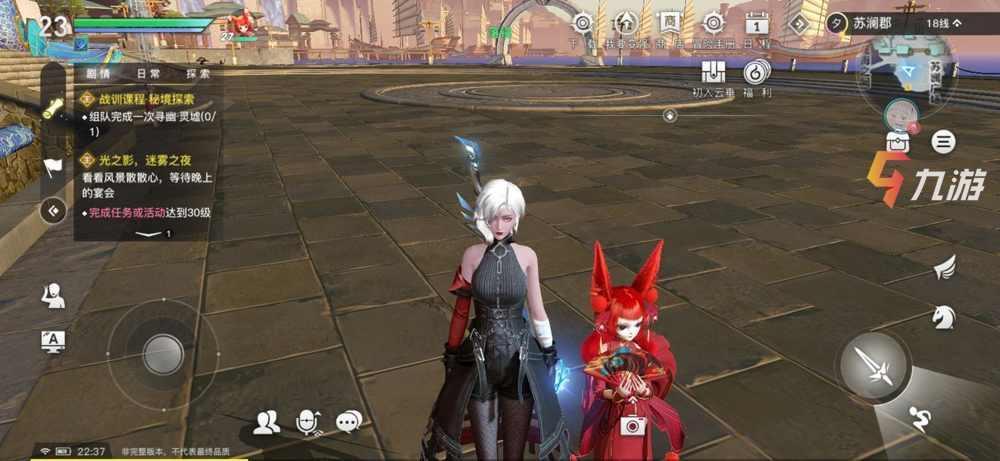Image resolution: width=1000 pixels, height=461 pixels.
Task: Open the scroll quest icon on the sidebar
Action: click(x=52, y=110)
